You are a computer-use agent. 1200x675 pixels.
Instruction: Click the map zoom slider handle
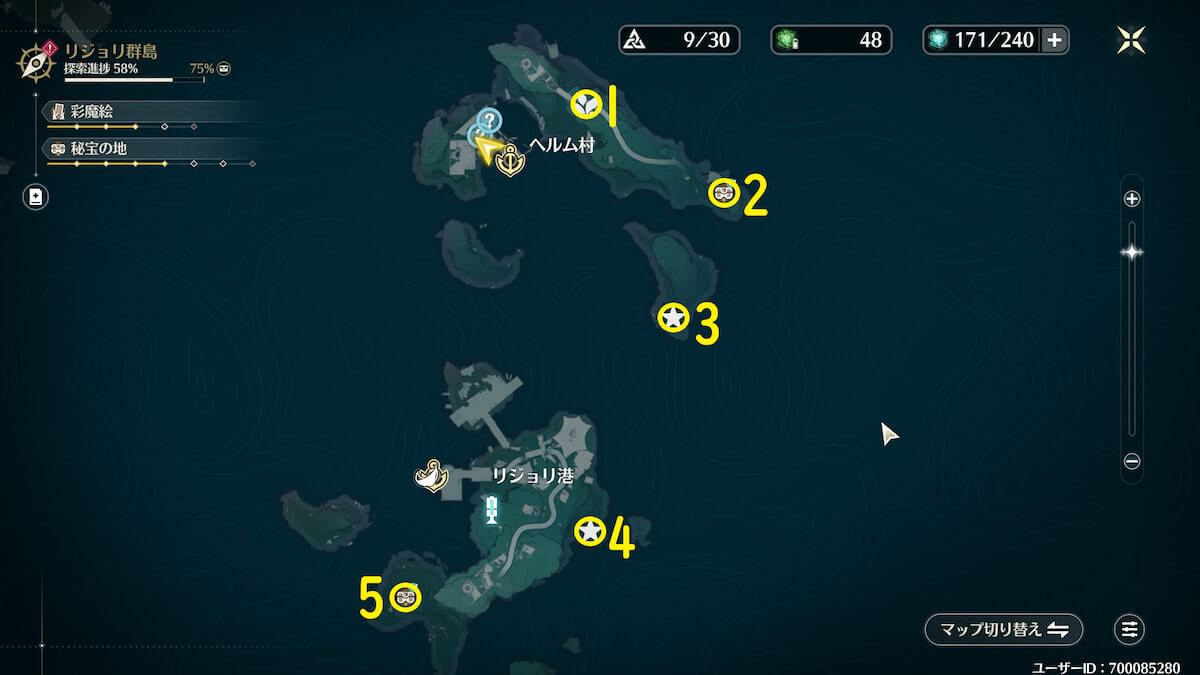1132,252
